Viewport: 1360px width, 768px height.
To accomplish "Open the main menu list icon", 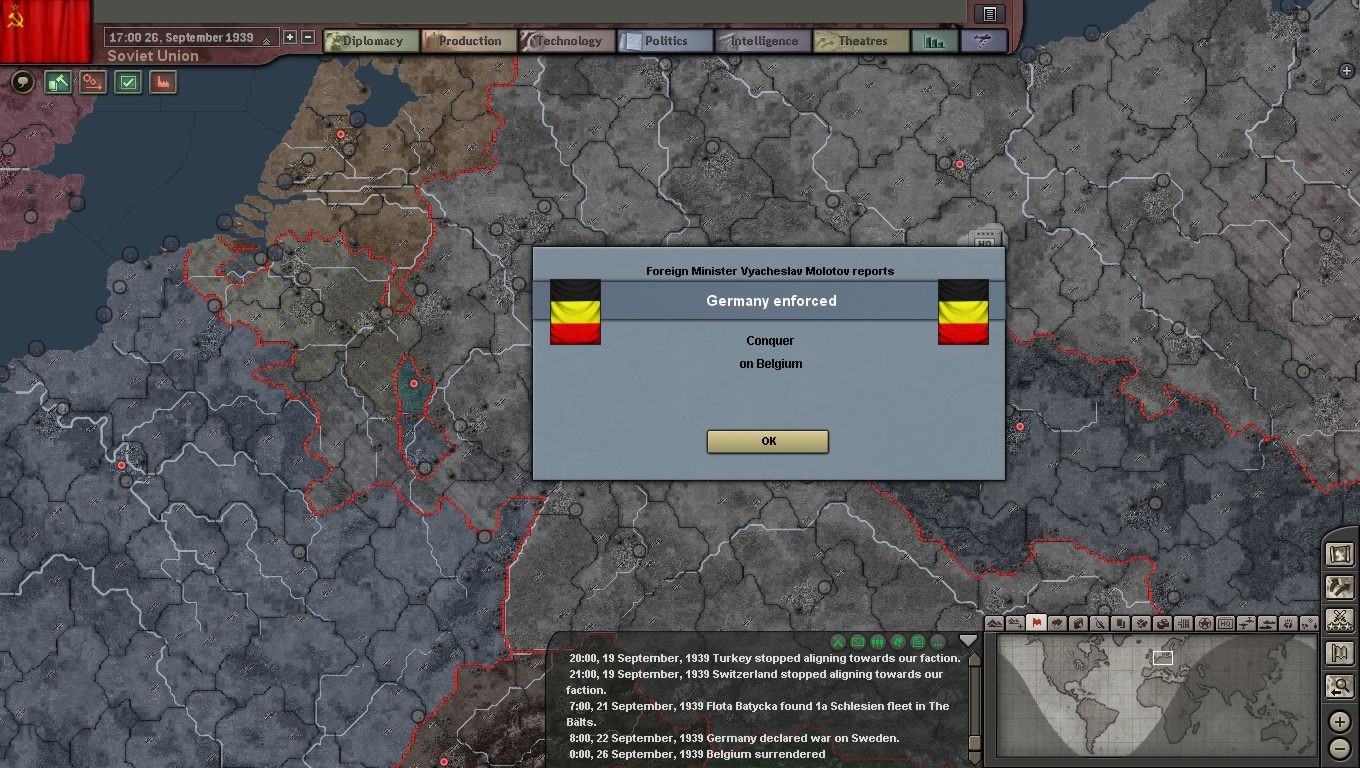I will (x=989, y=13).
